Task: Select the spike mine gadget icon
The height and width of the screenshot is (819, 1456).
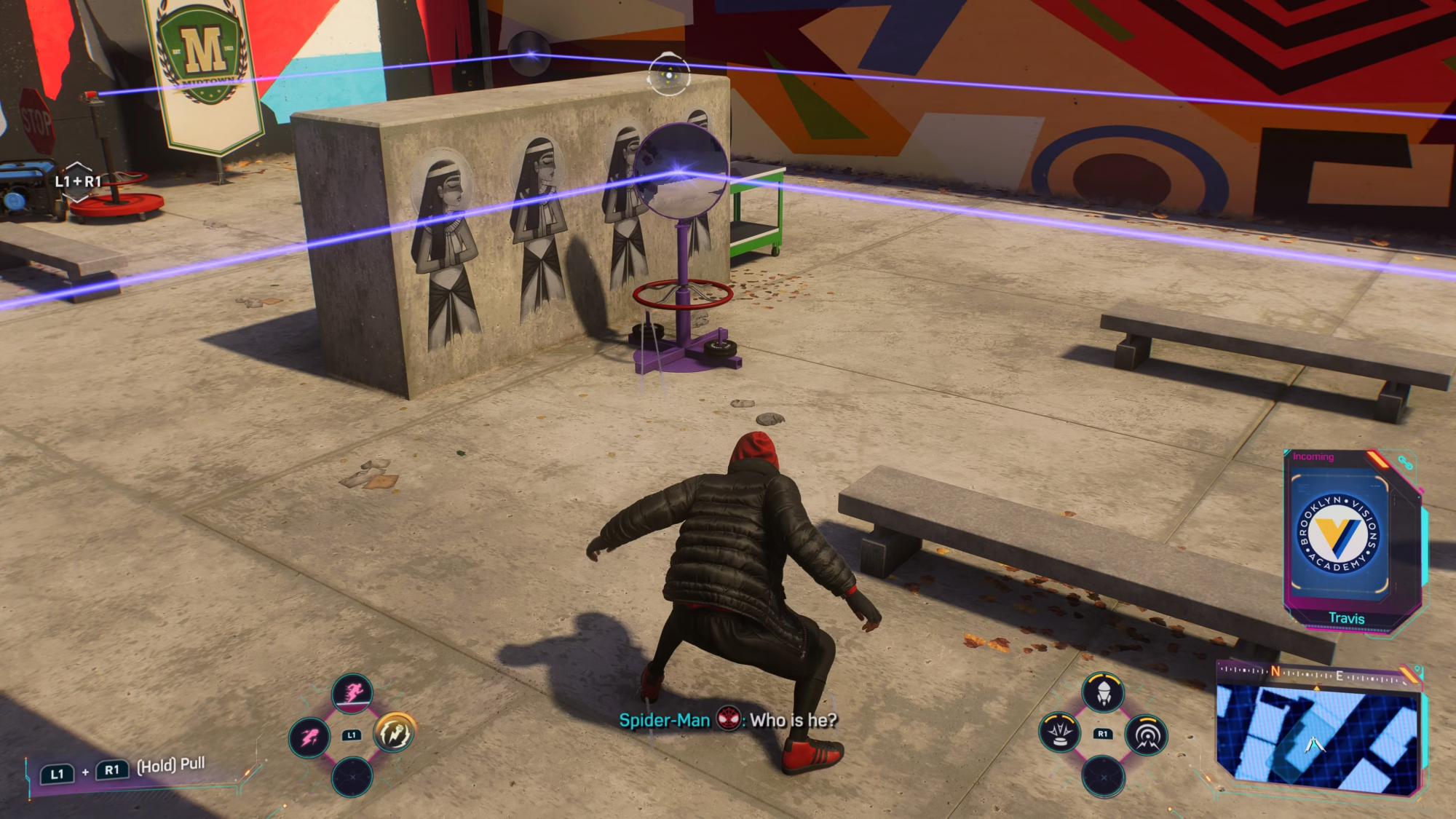Action: pyautogui.click(x=1060, y=732)
